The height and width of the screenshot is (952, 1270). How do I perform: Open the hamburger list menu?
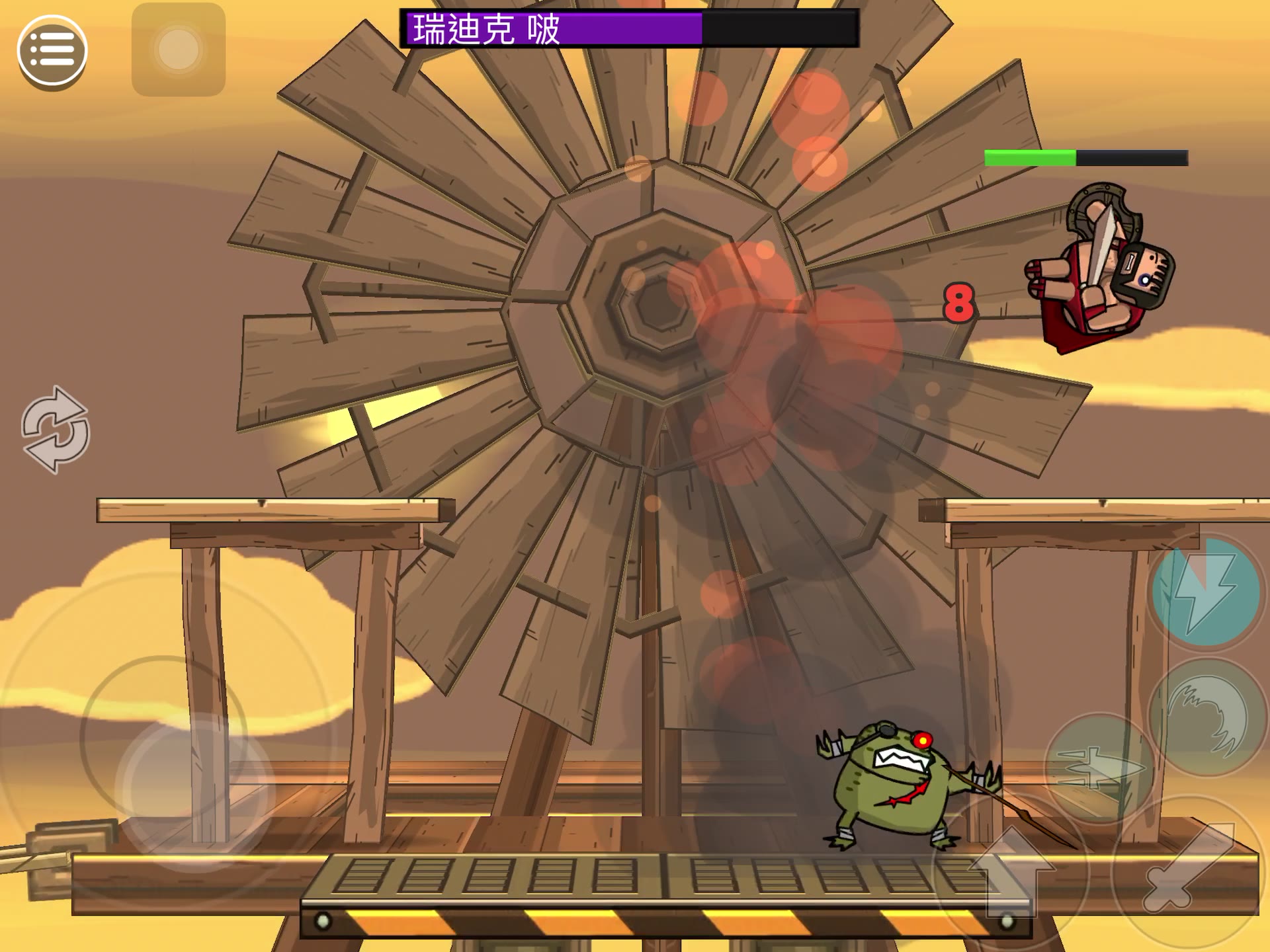(52, 51)
